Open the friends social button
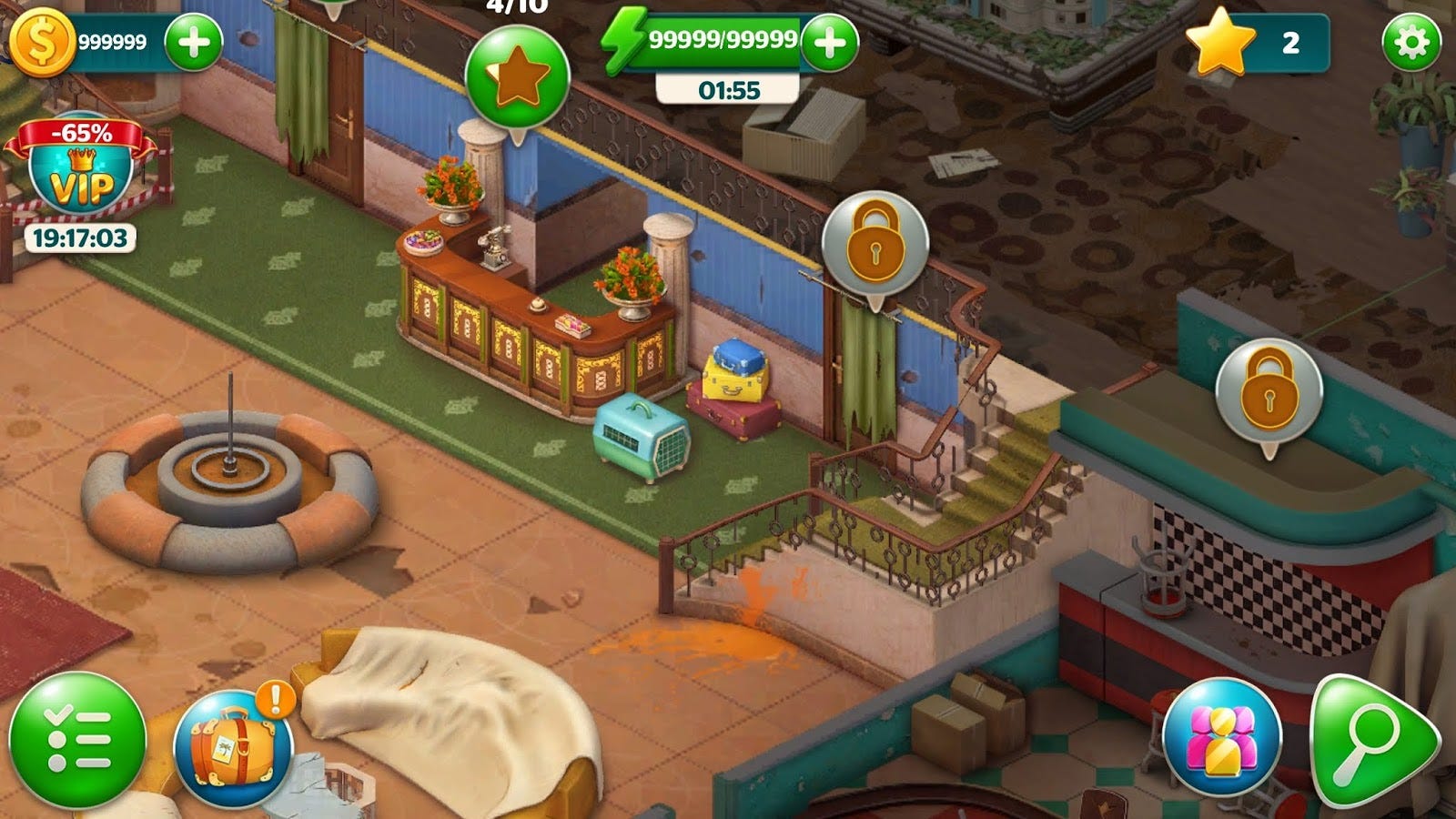 coord(1222,737)
